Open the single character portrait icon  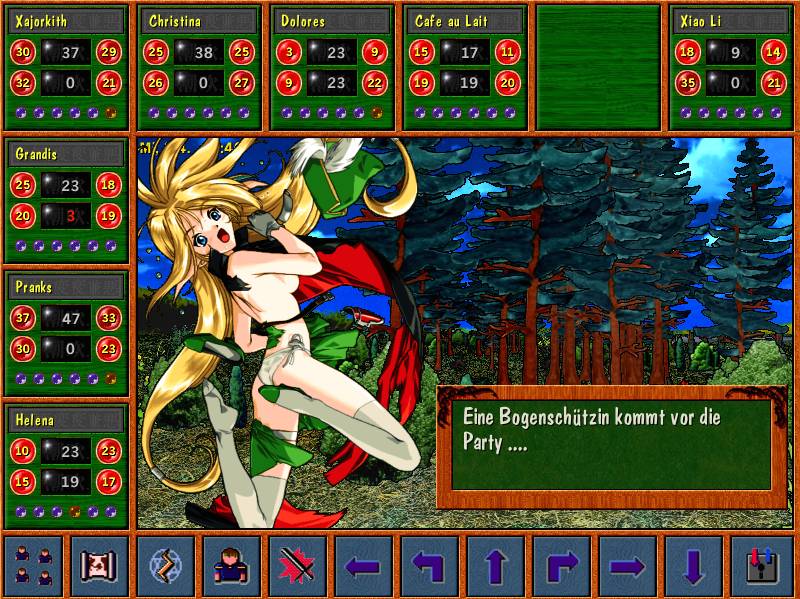click(231, 566)
